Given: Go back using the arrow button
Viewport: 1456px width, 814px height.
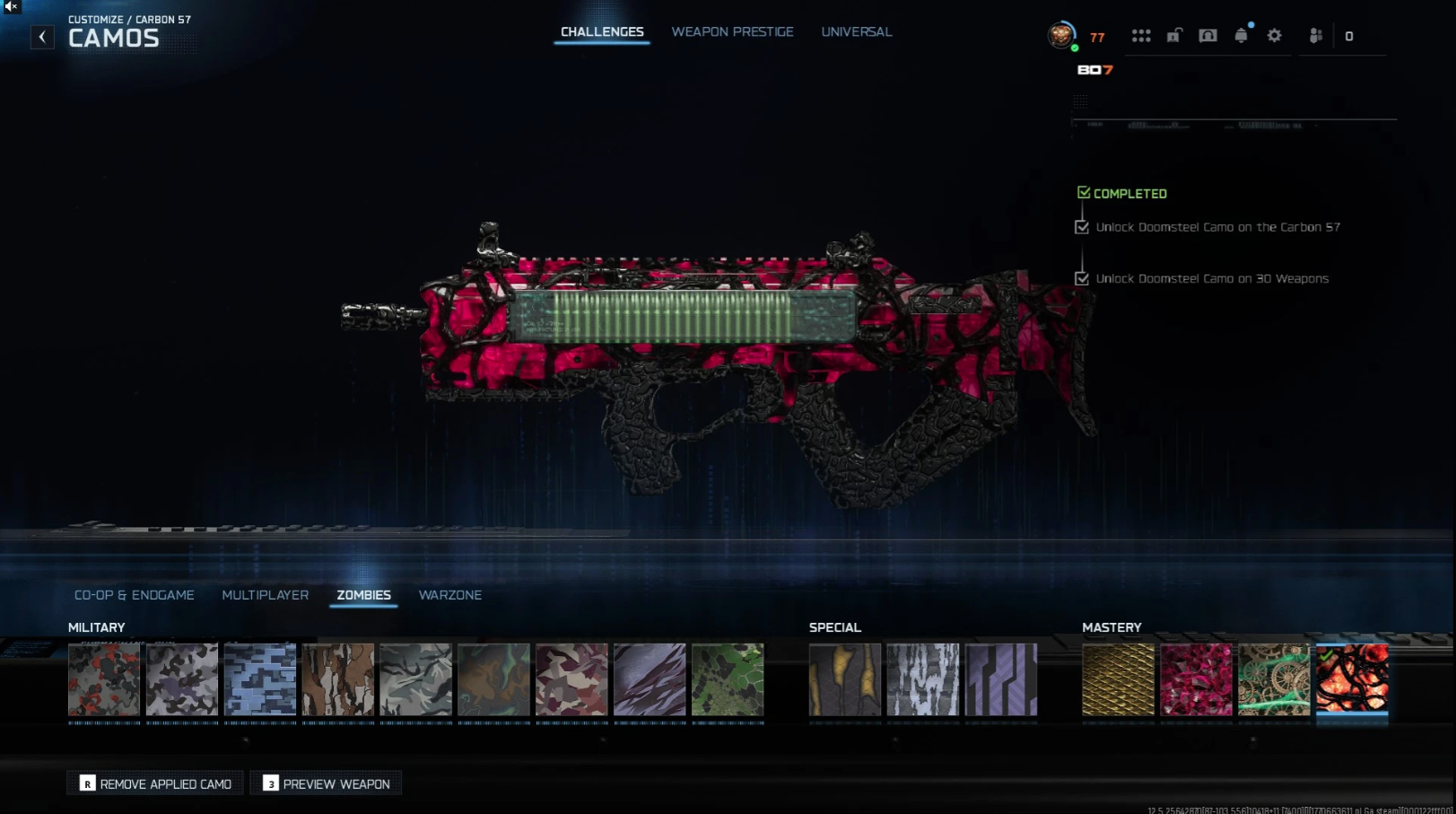Looking at the screenshot, I should pyautogui.click(x=42, y=37).
